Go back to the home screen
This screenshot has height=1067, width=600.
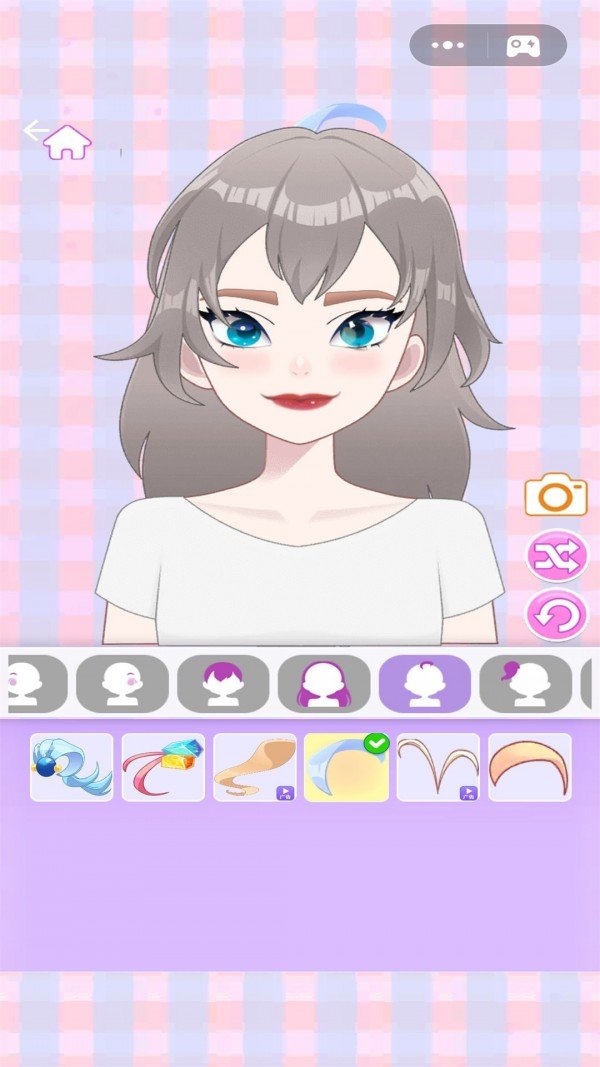(x=66, y=142)
